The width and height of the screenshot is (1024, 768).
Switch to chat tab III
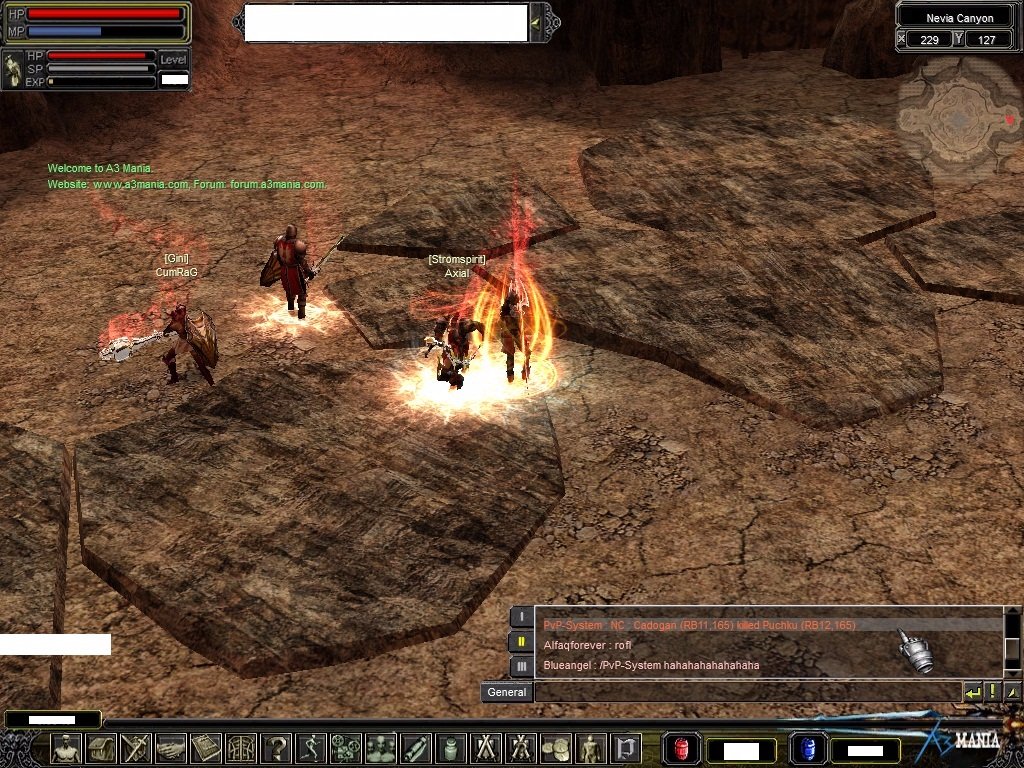tap(521, 665)
